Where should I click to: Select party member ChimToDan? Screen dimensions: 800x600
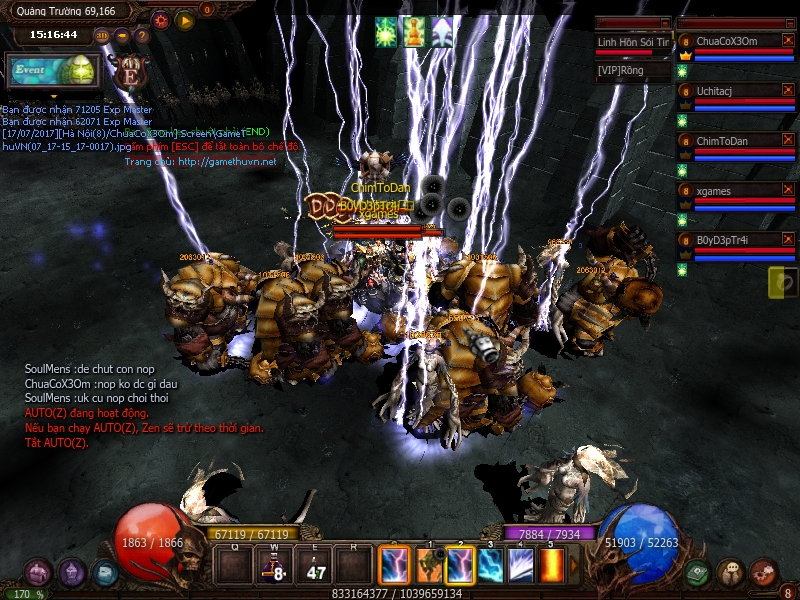pos(735,141)
